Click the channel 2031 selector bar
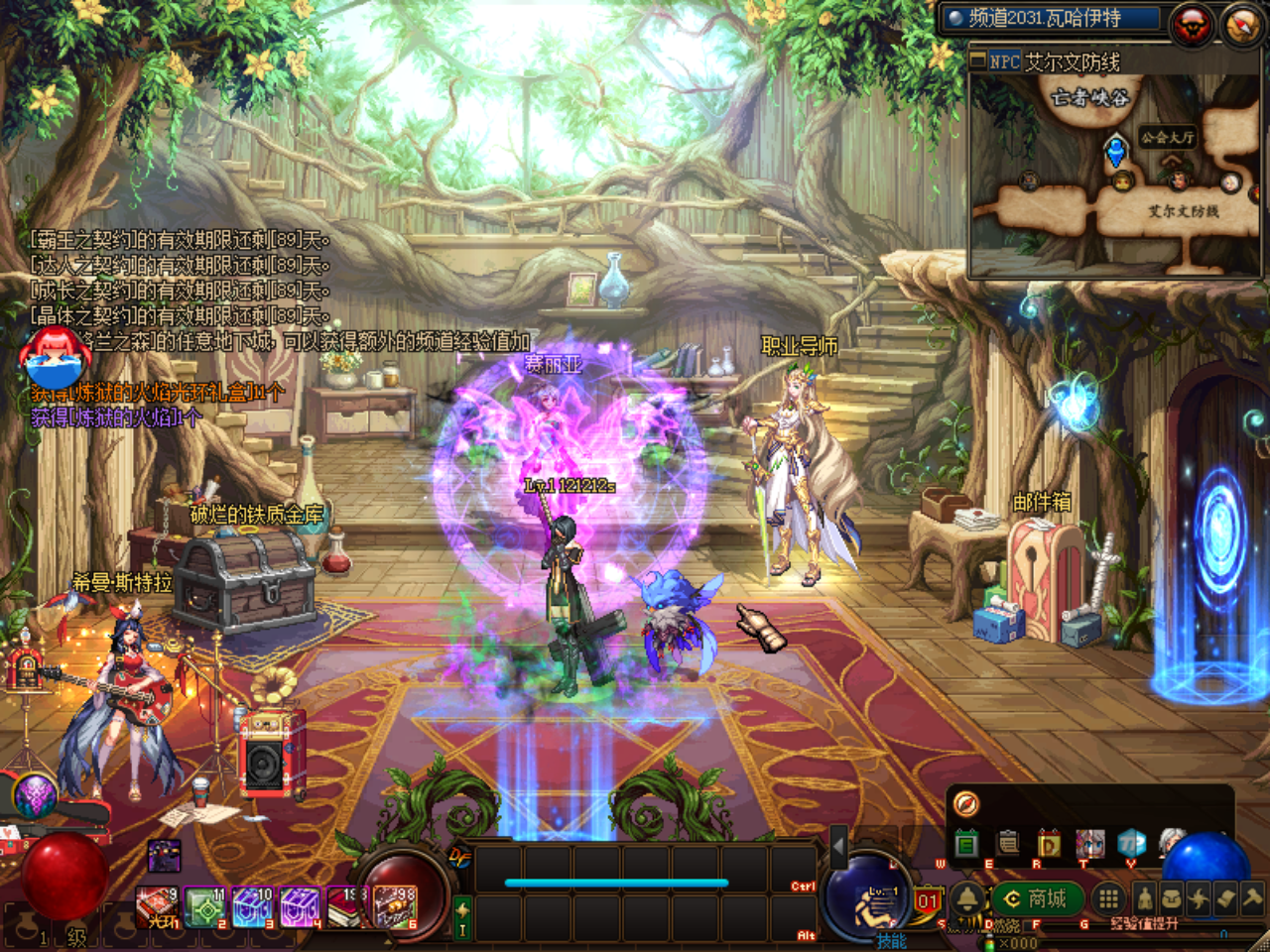The image size is (1270, 952). pos(1051,18)
